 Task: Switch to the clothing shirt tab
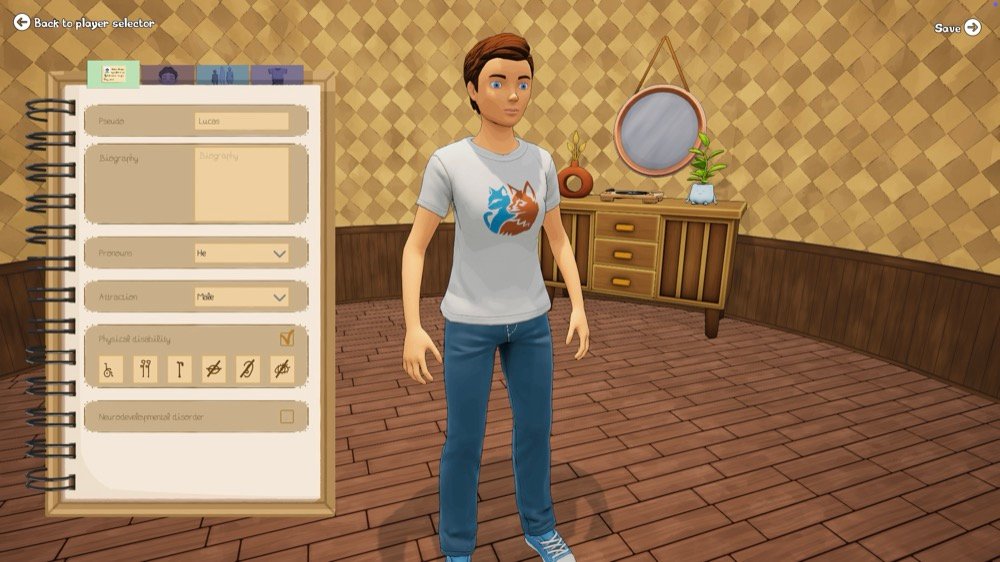click(x=277, y=75)
